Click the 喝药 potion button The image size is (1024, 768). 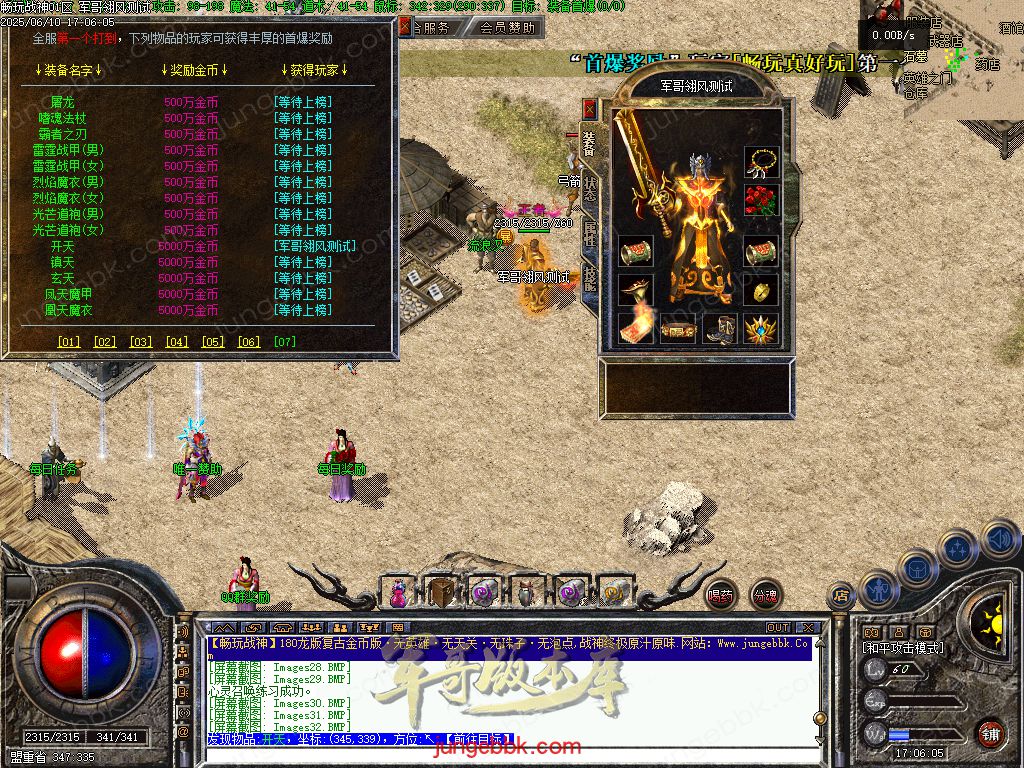721,595
